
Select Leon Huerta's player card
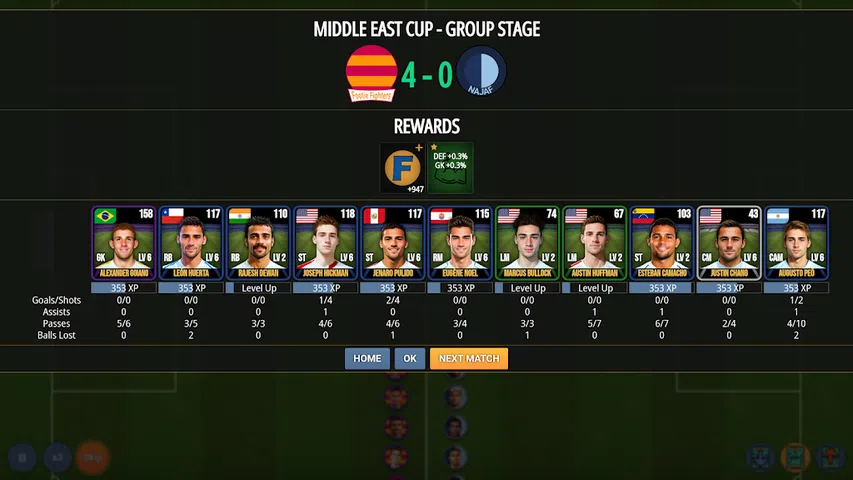coord(191,243)
